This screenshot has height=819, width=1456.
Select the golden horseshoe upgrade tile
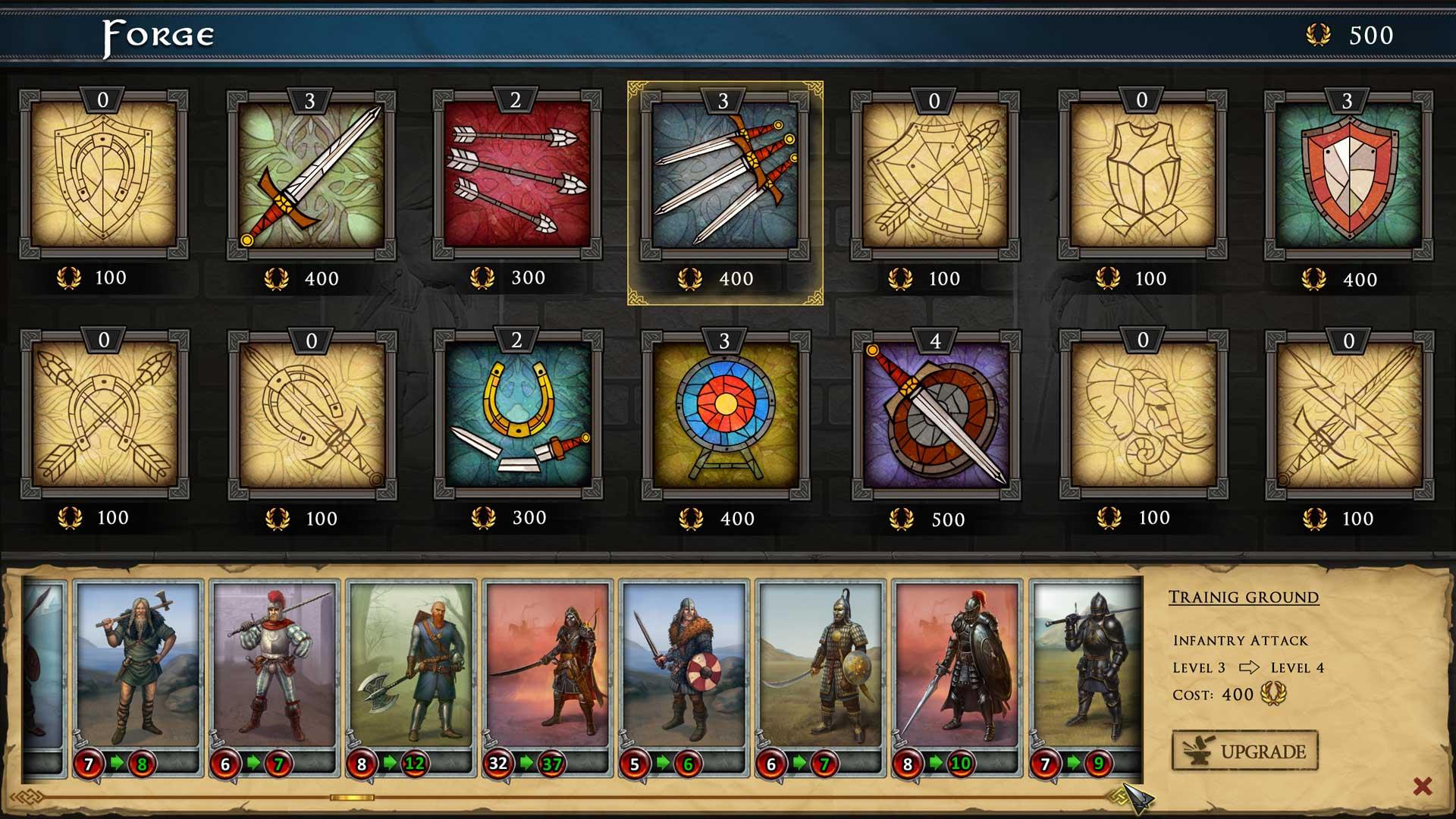[518, 414]
